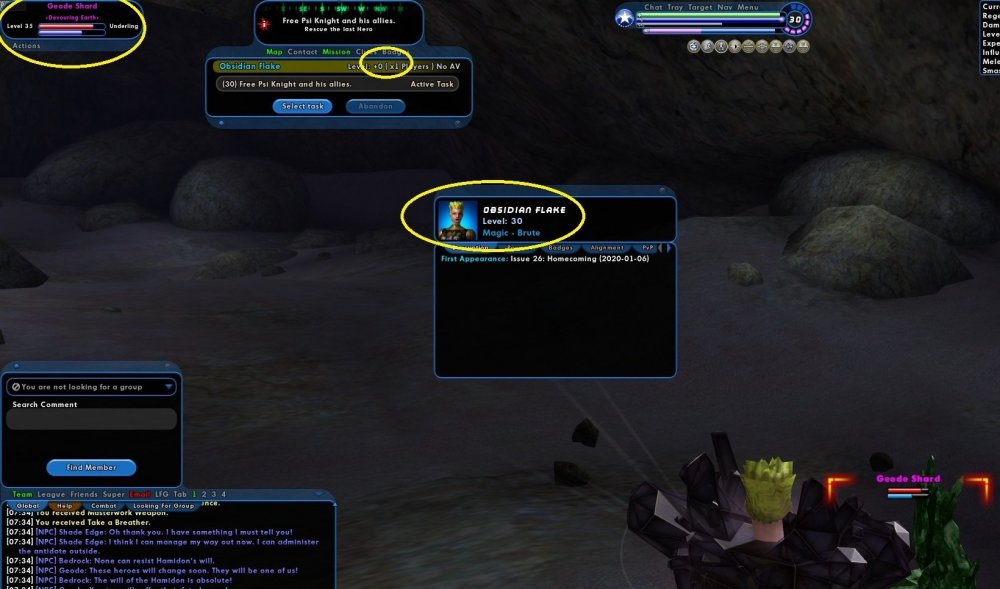Open the looking-for-group status dropdown
The image size is (1000, 589).
click(91, 387)
